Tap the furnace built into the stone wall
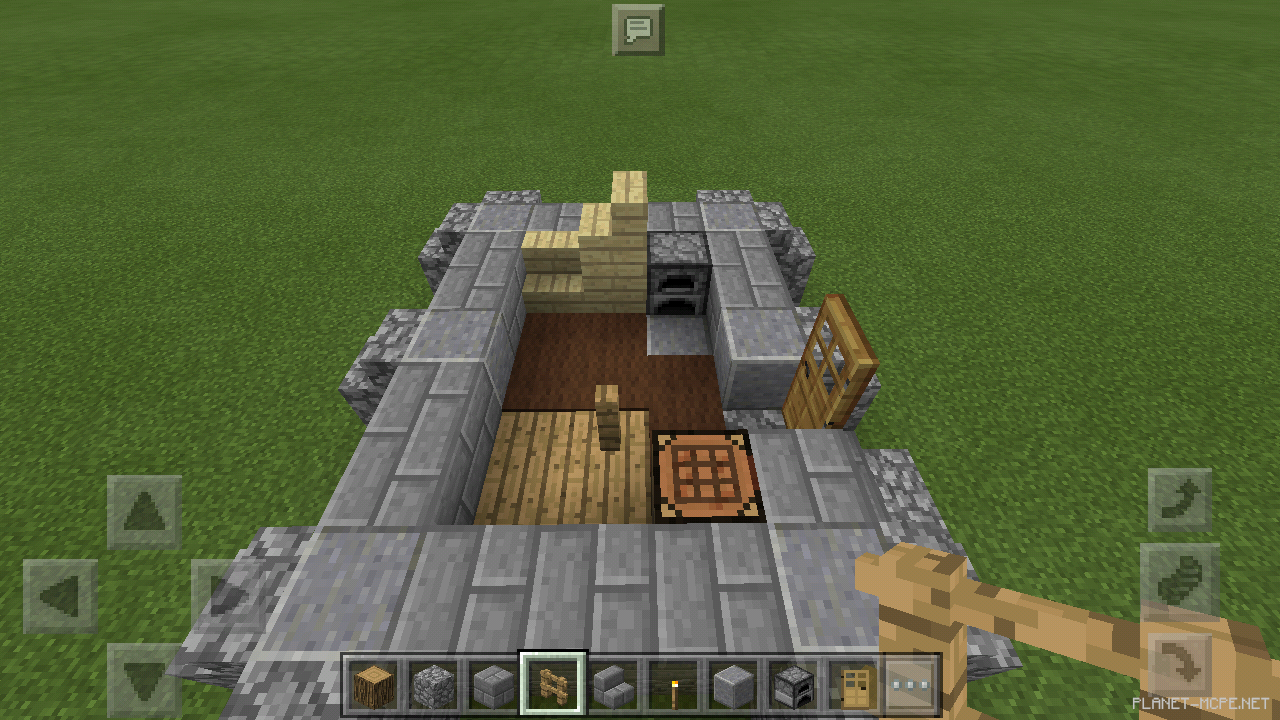1280x720 pixels. [676, 290]
